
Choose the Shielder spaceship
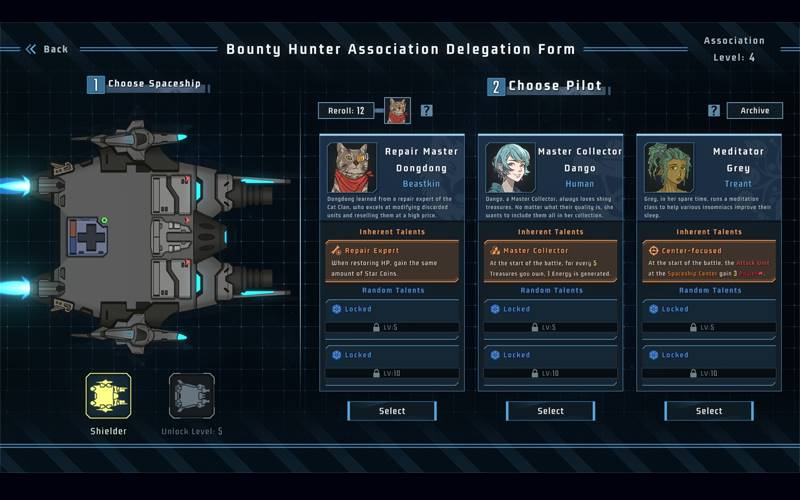tap(108, 396)
